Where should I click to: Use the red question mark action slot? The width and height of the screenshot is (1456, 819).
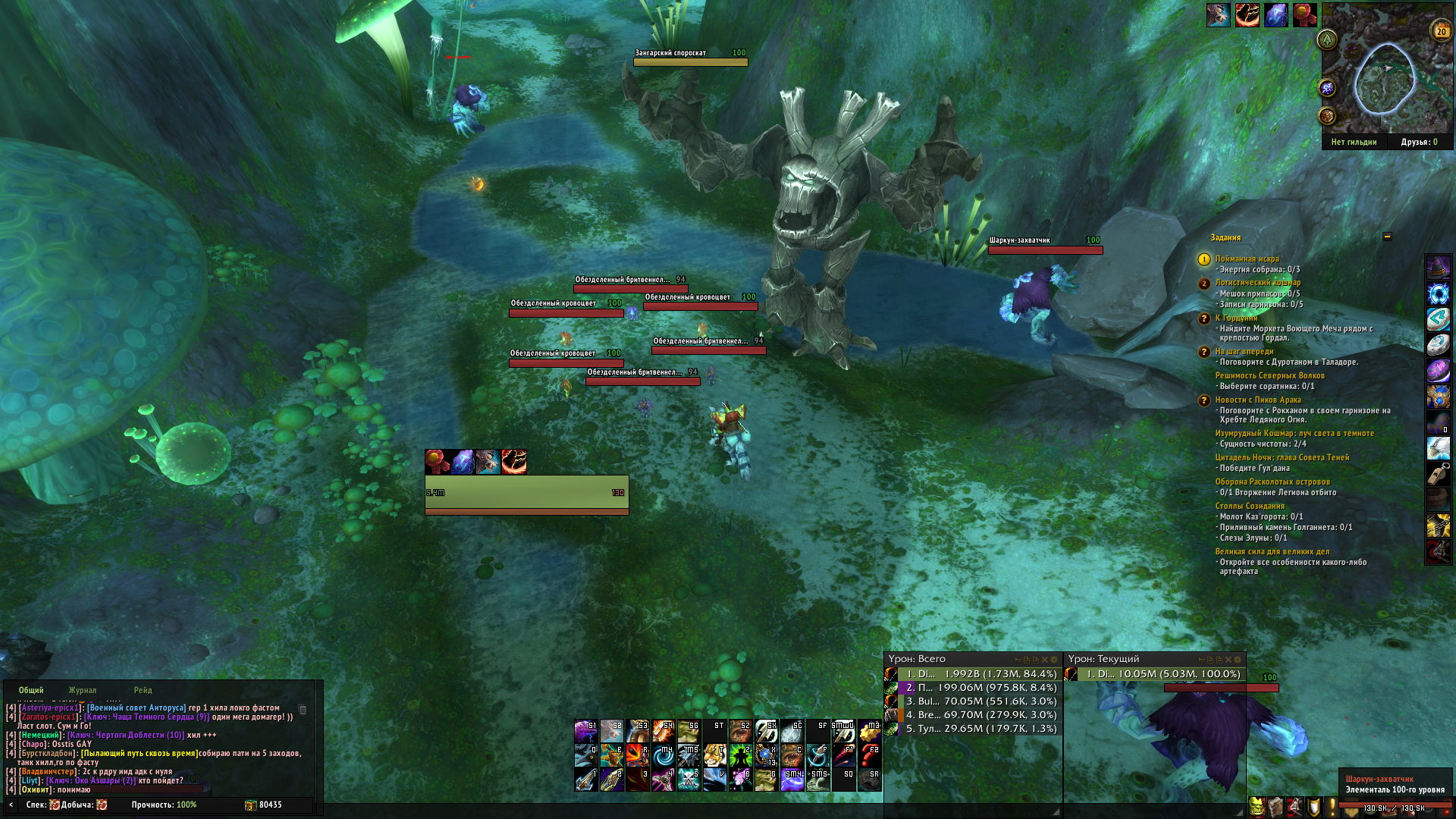869,755
